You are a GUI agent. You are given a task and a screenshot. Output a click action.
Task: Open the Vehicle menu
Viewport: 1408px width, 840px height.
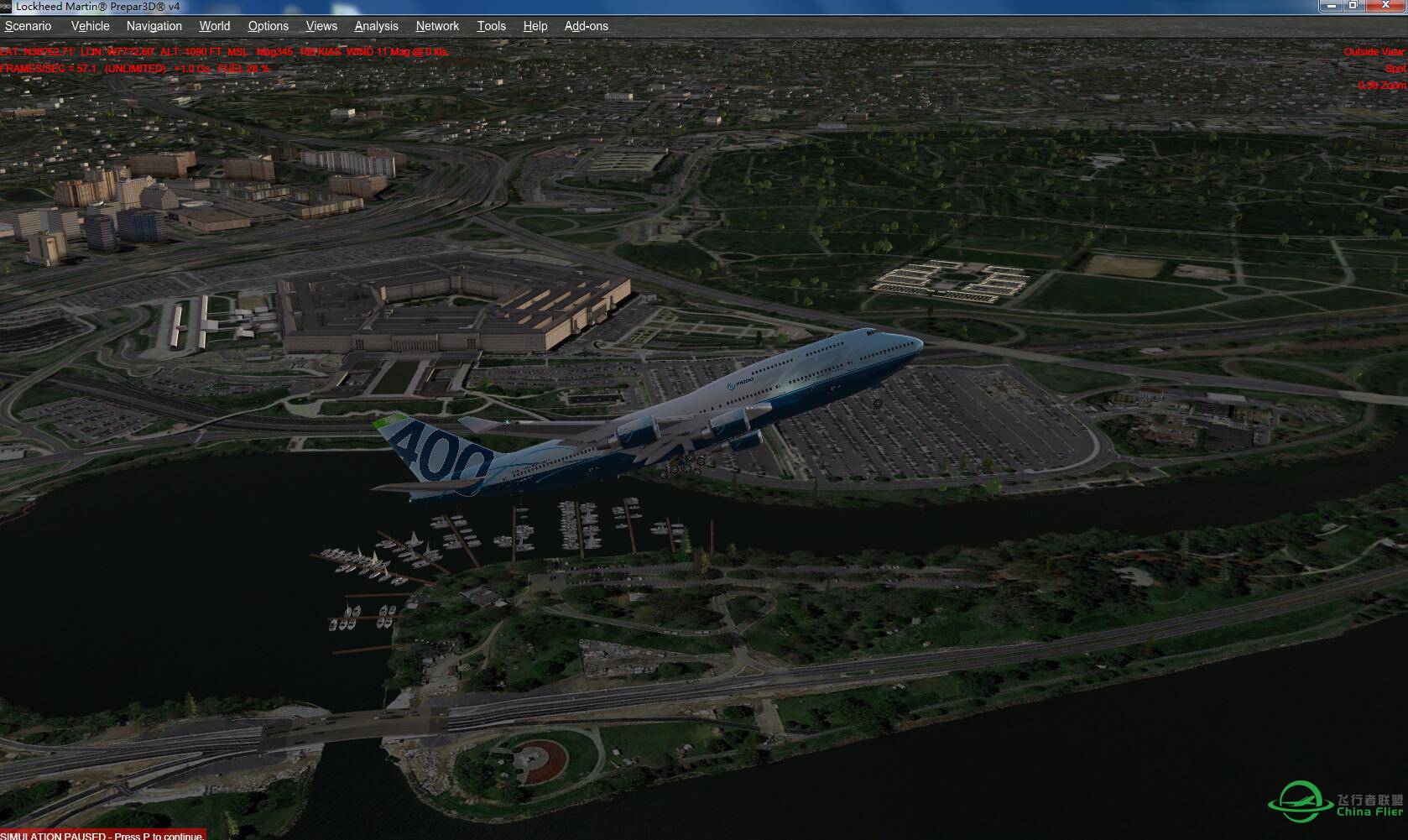(90, 26)
